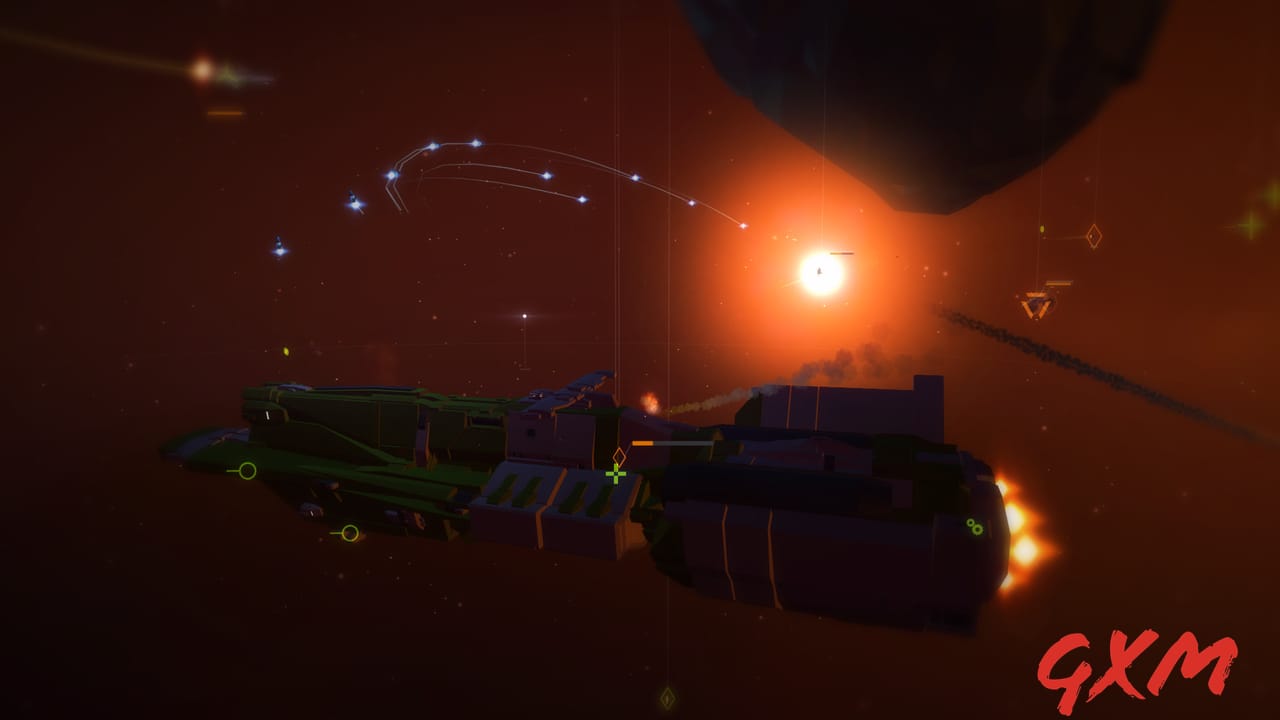
Task: Click the triangle marker's small health bar
Action: pyautogui.click(x=1058, y=283)
